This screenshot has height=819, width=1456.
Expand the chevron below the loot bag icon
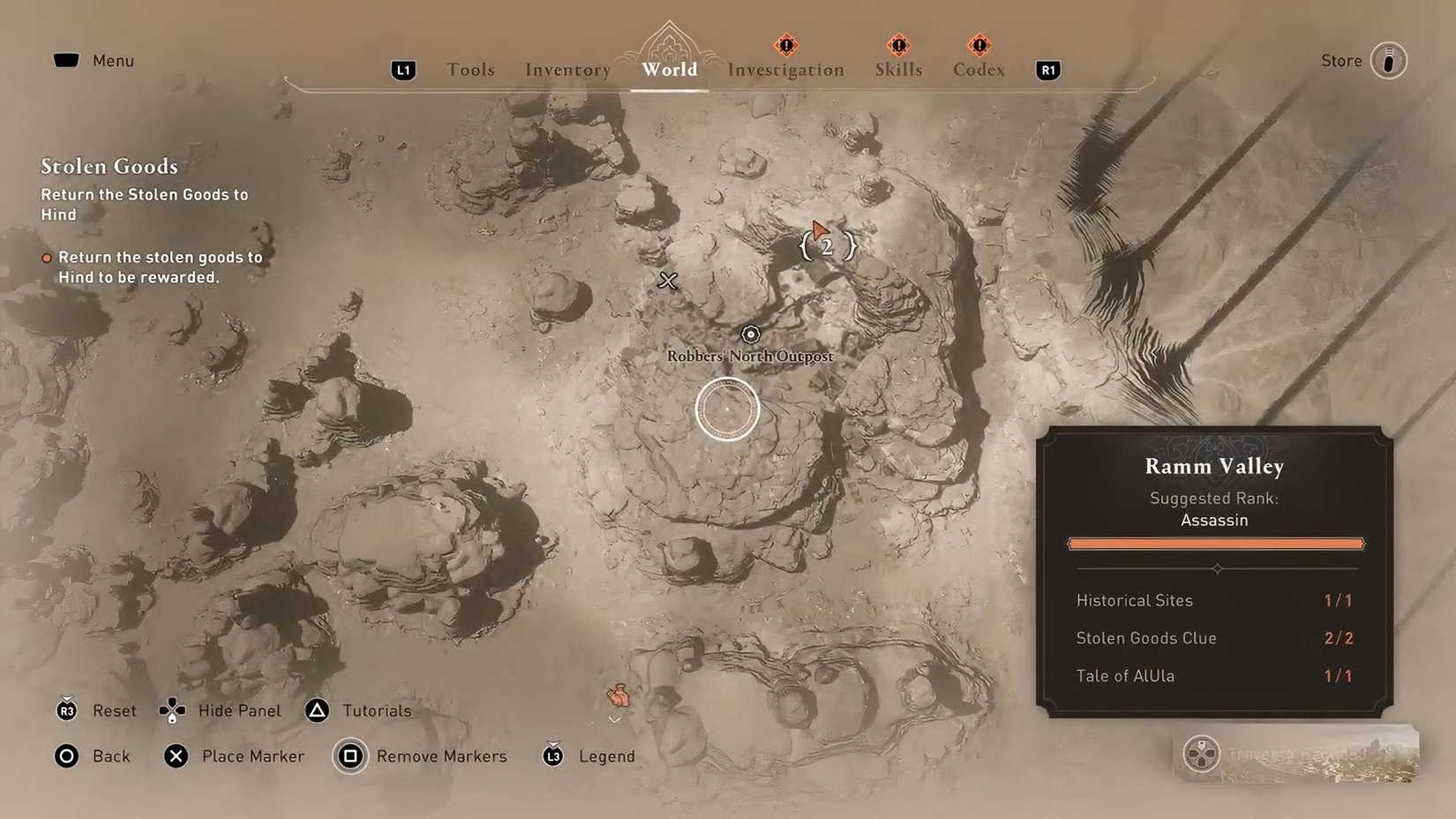point(615,720)
